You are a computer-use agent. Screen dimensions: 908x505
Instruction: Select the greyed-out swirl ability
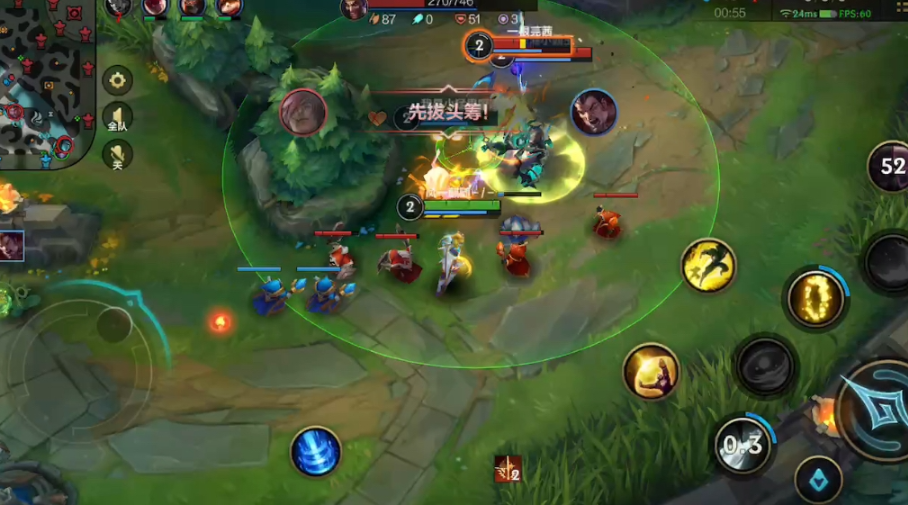click(x=765, y=366)
